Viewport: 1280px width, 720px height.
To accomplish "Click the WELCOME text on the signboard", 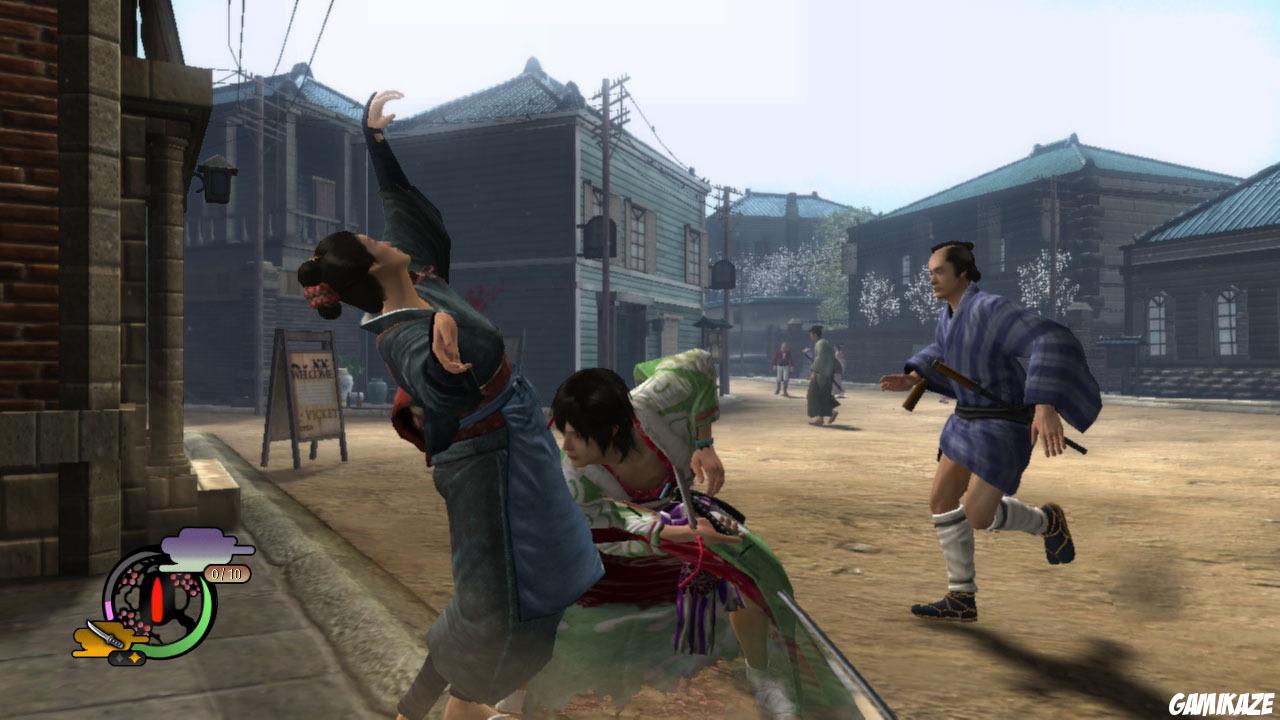I will coord(312,374).
